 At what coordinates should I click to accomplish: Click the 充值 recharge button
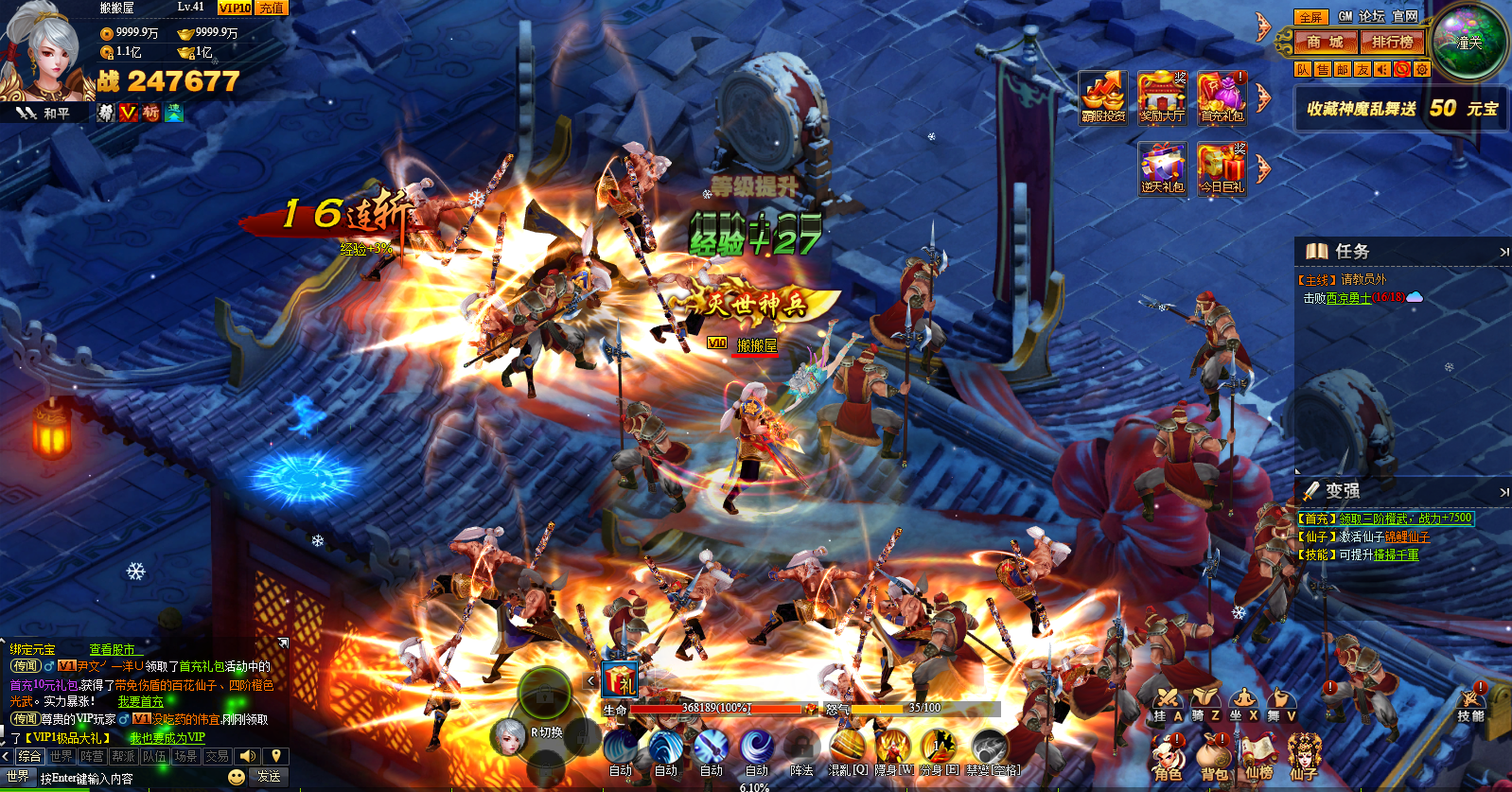[272, 9]
